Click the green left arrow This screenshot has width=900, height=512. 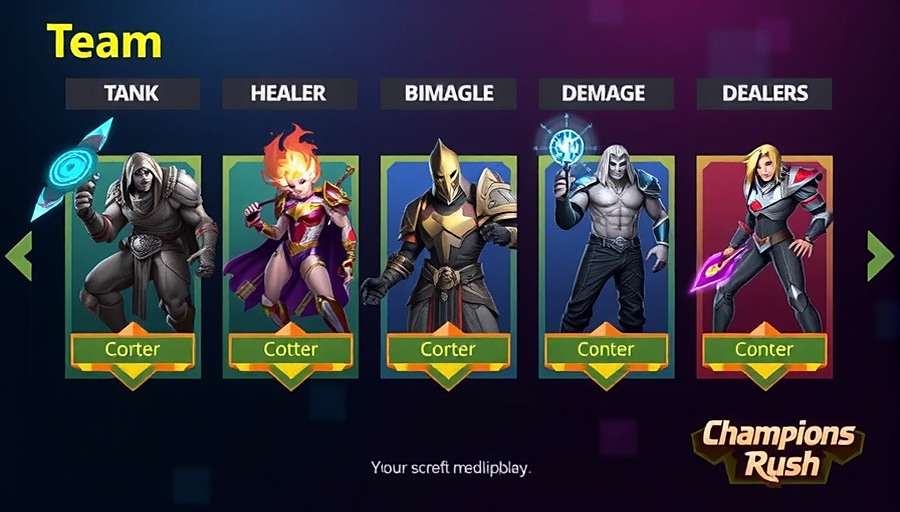[x=19, y=256]
